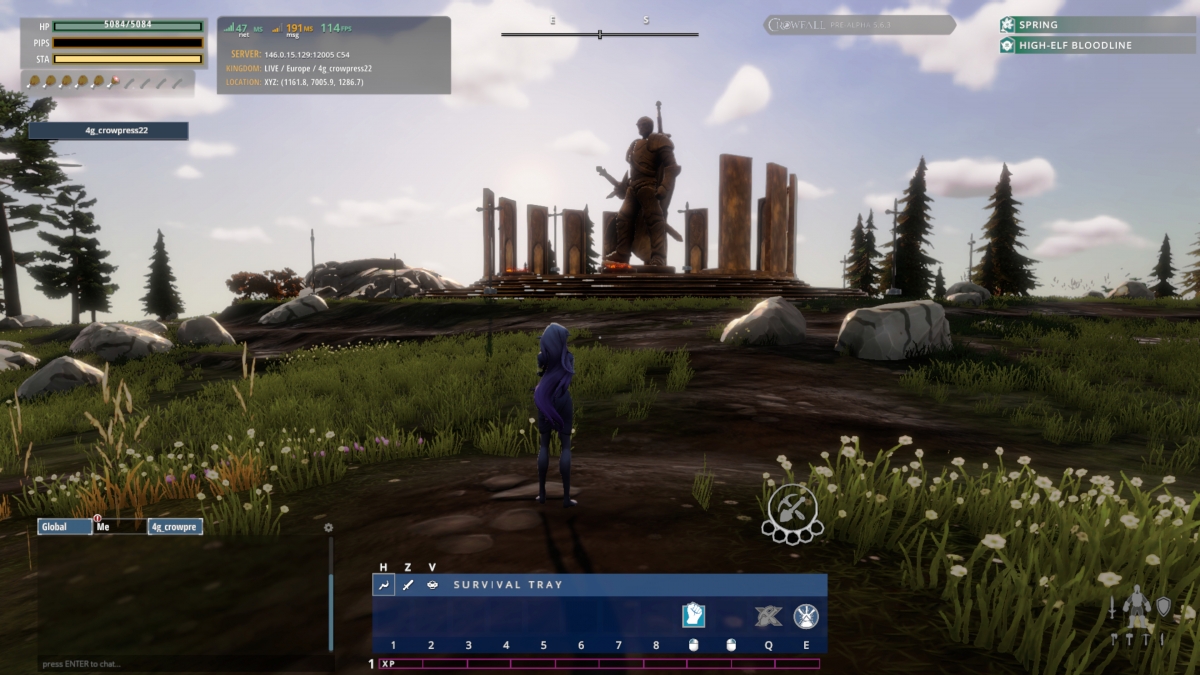Click the 4g_crowpress22 group nameplate
This screenshot has height=675, width=1200.
(x=108, y=131)
